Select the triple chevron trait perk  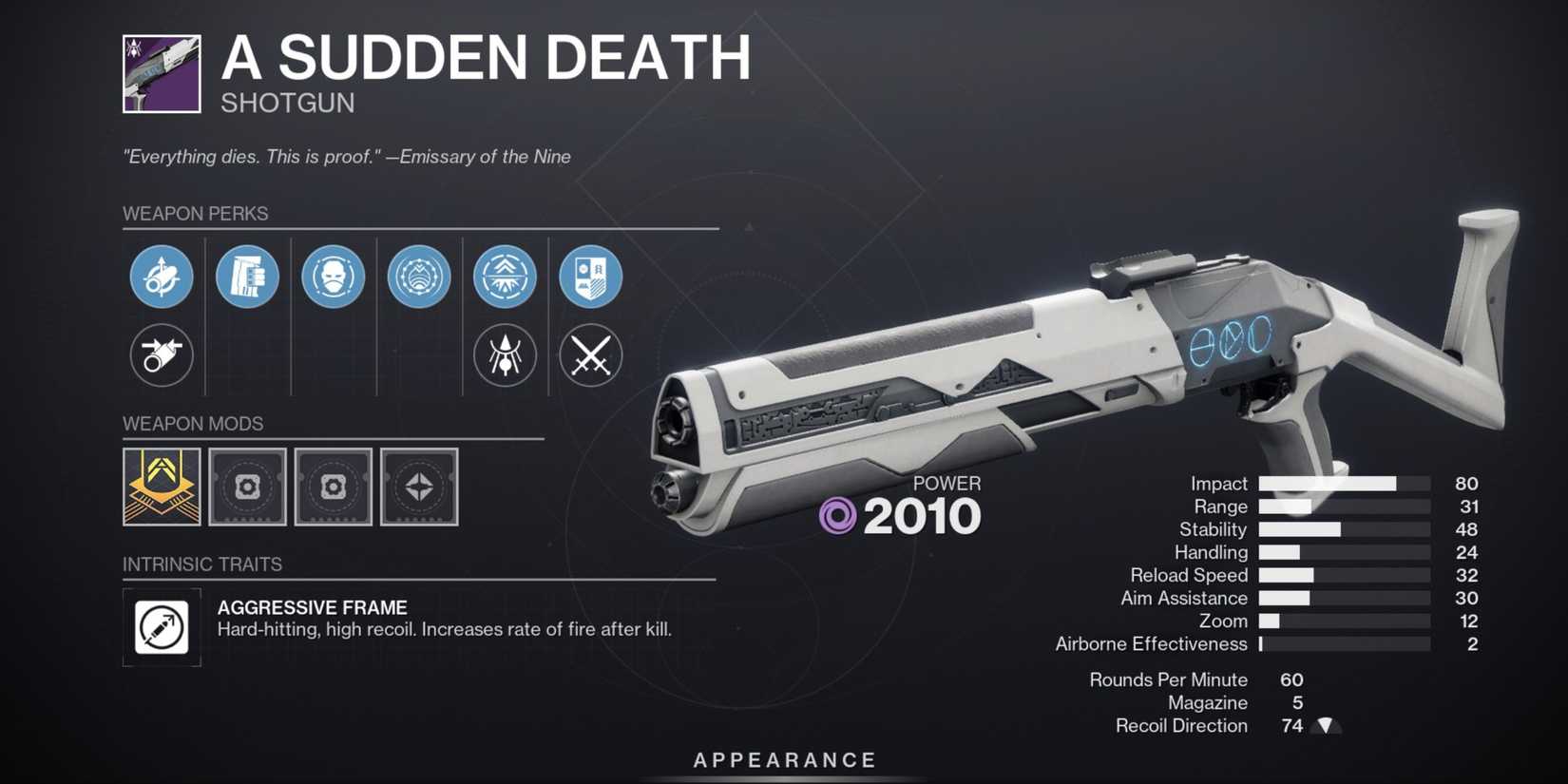pyautogui.click(x=506, y=277)
